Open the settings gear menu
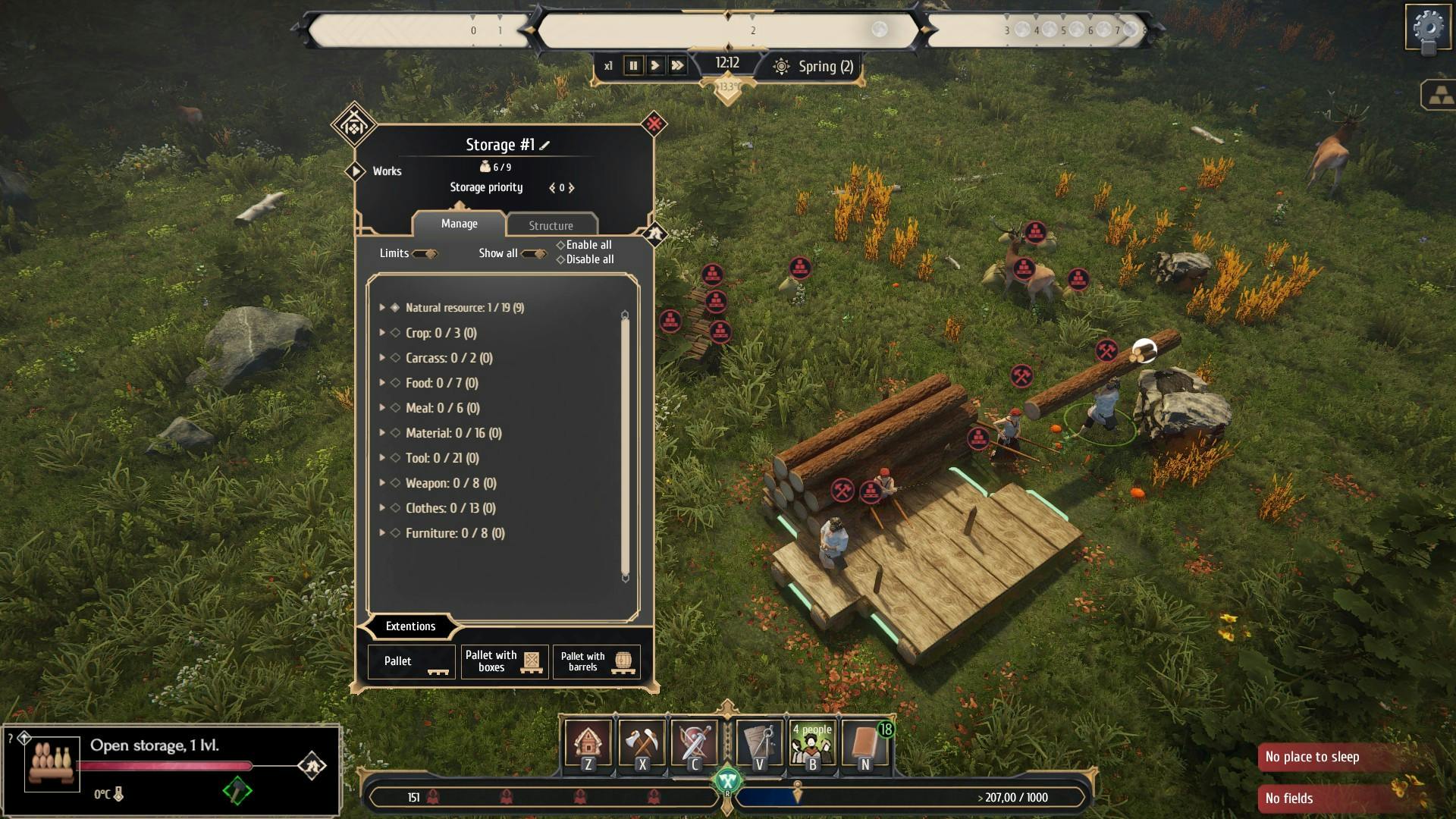This screenshot has width=1456, height=819. click(1429, 29)
